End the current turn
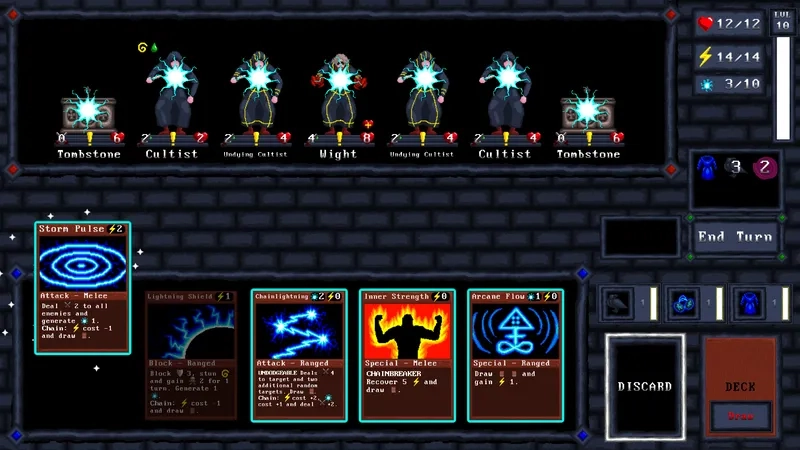The image size is (800, 450). point(738,237)
